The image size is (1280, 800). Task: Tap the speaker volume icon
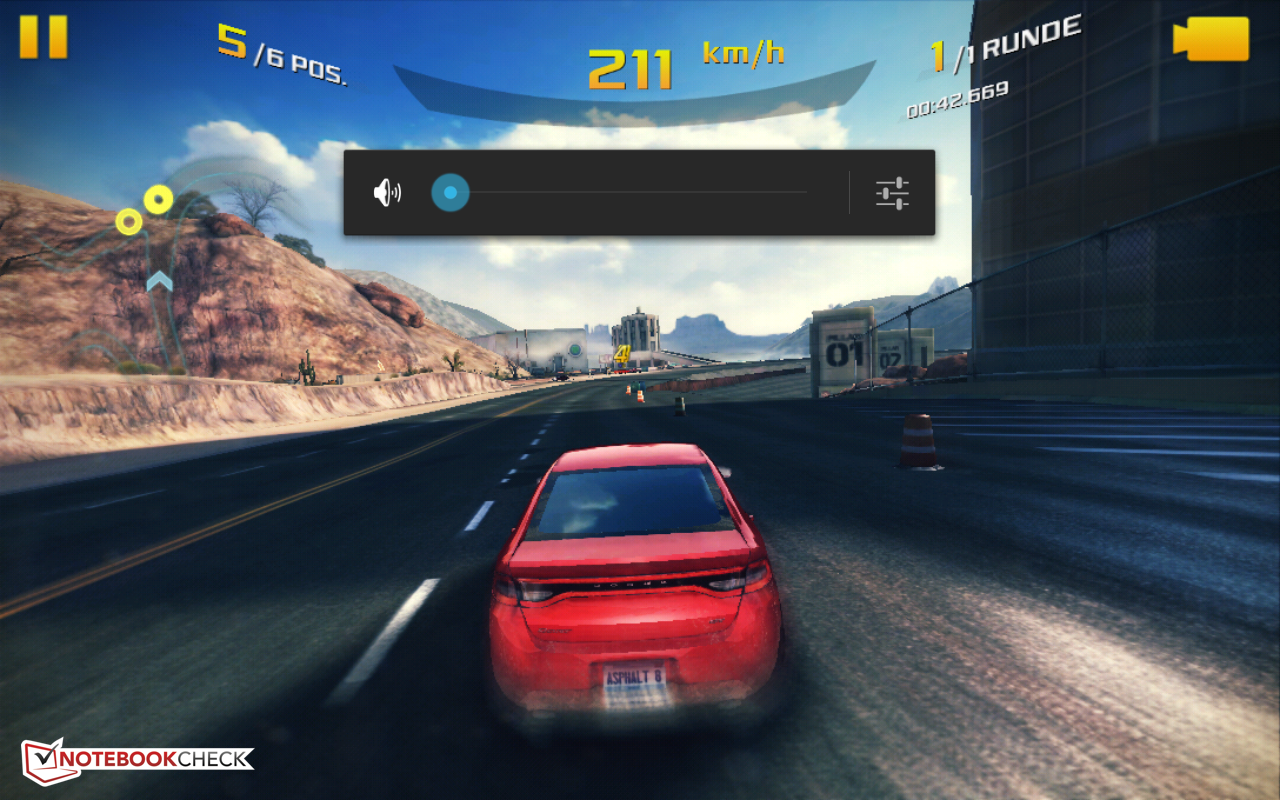pyautogui.click(x=387, y=192)
